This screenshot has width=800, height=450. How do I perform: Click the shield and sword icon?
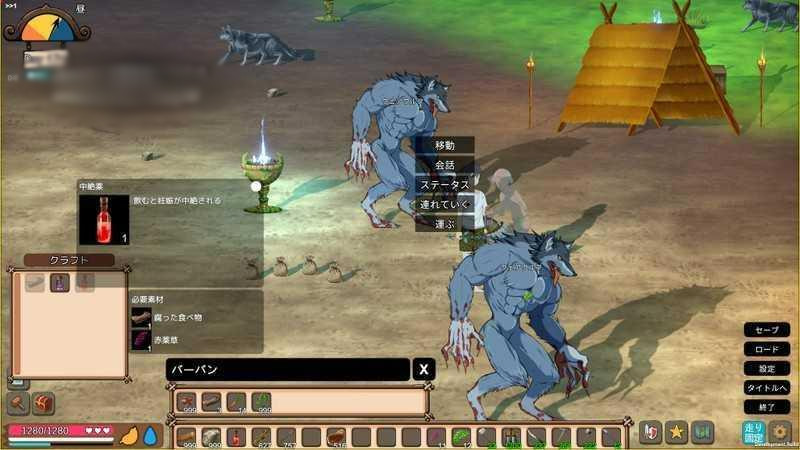[x=650, y=432]
